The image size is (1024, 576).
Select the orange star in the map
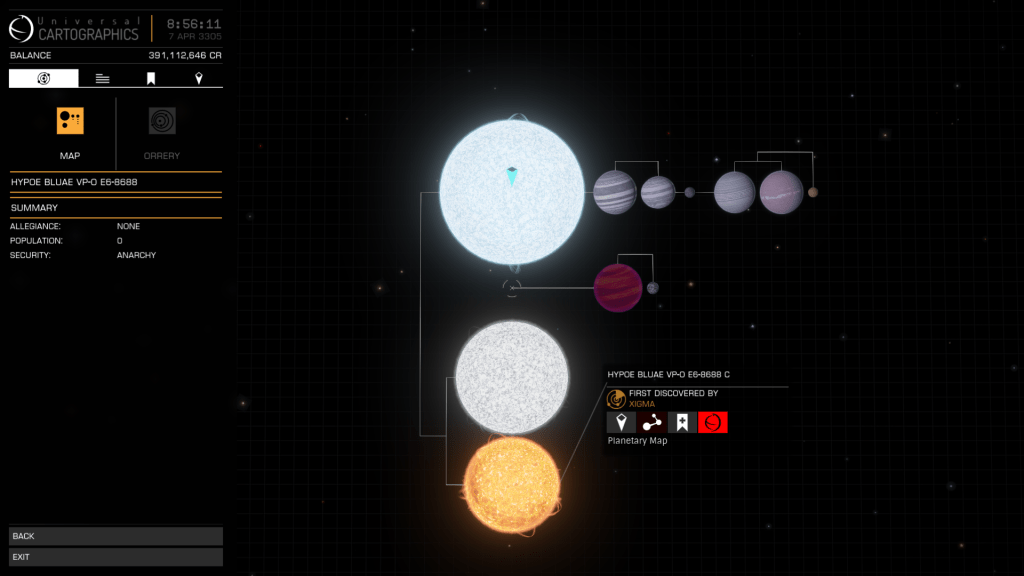tap(512, 484)
